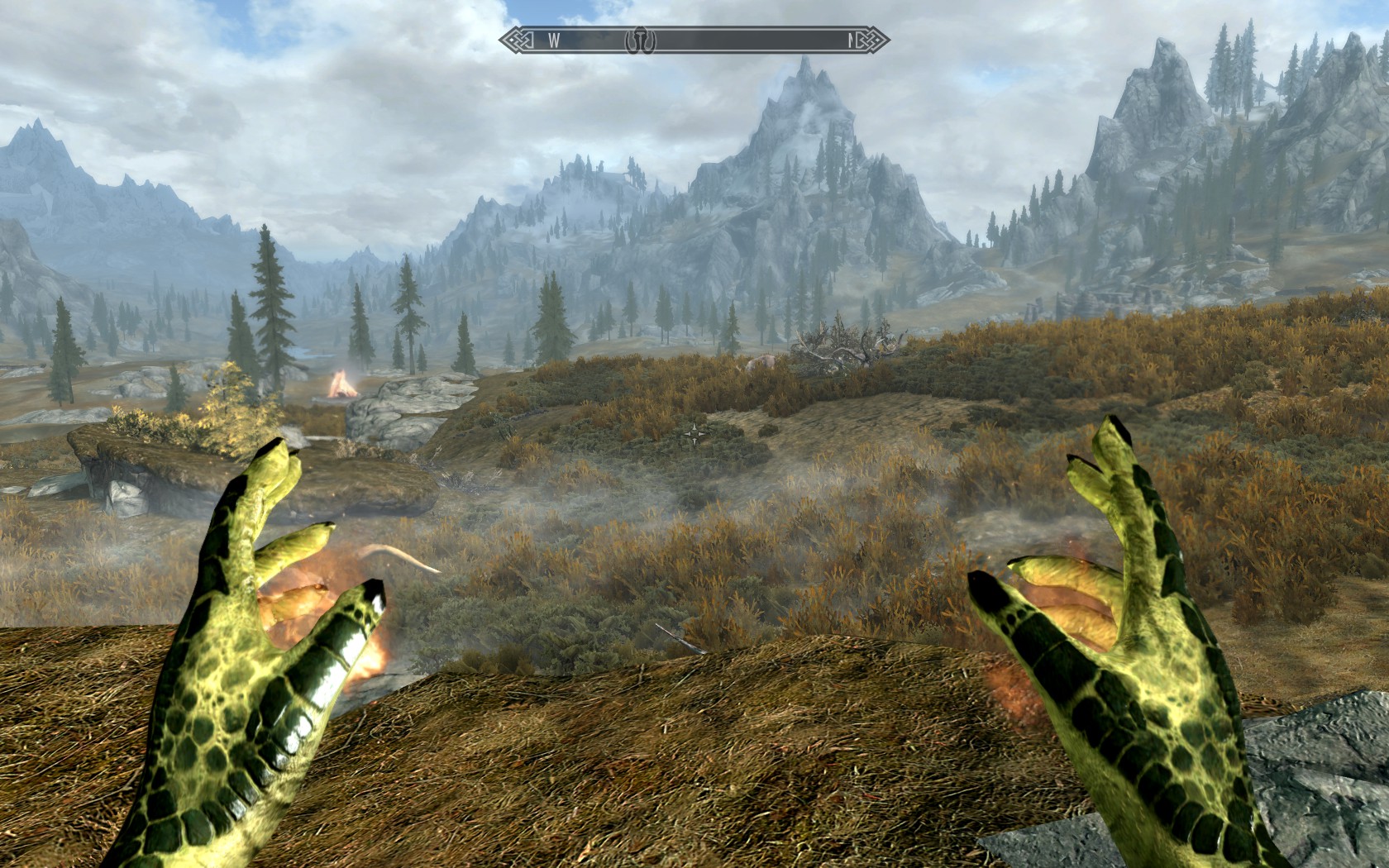Select the W heading on the compass bar
The height and width of the screenshot is (868, 1389).
(554, 39)
